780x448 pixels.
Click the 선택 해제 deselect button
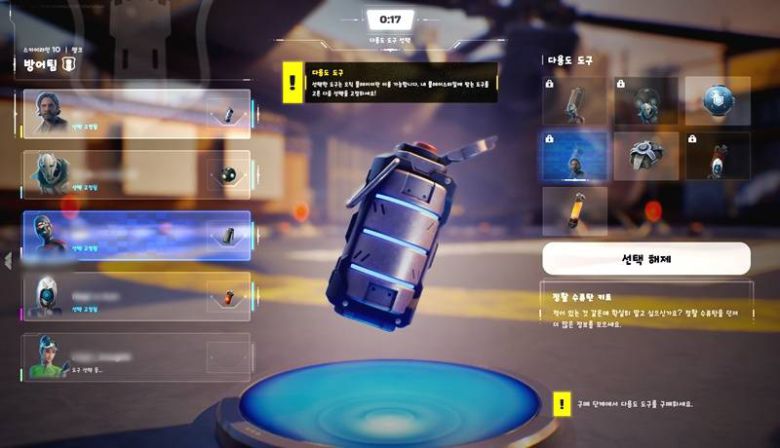[646, 258]
